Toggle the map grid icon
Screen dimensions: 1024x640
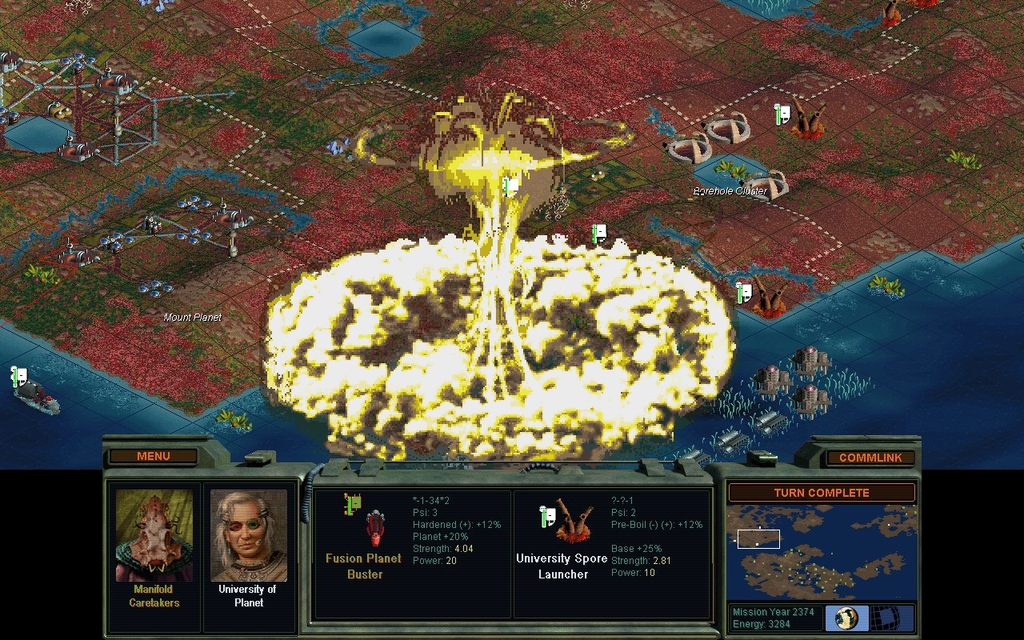click(883, 617)
